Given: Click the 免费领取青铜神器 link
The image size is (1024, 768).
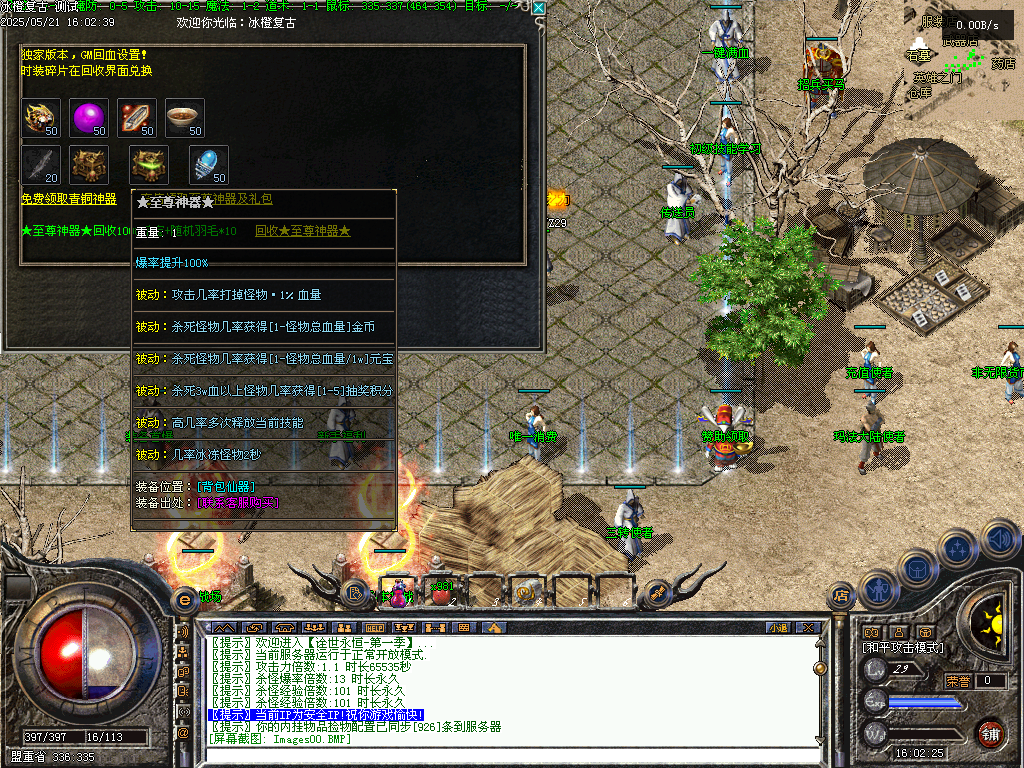Looking at the screenshot, I should 69,200.
